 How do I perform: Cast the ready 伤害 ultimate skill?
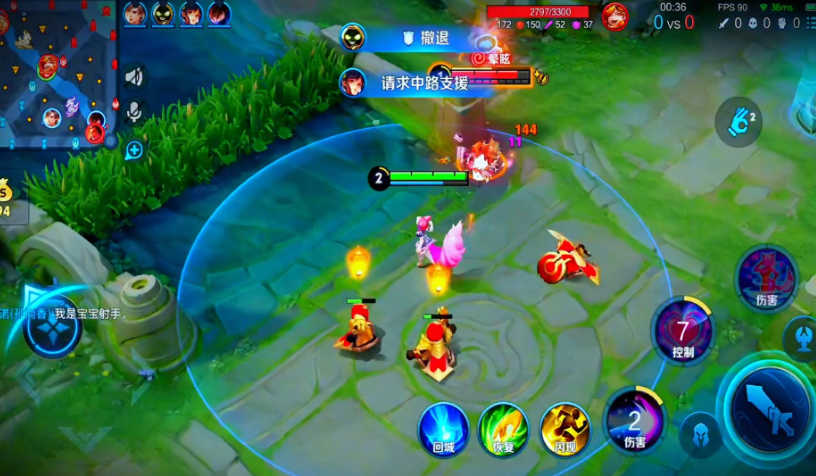[767, 275]
